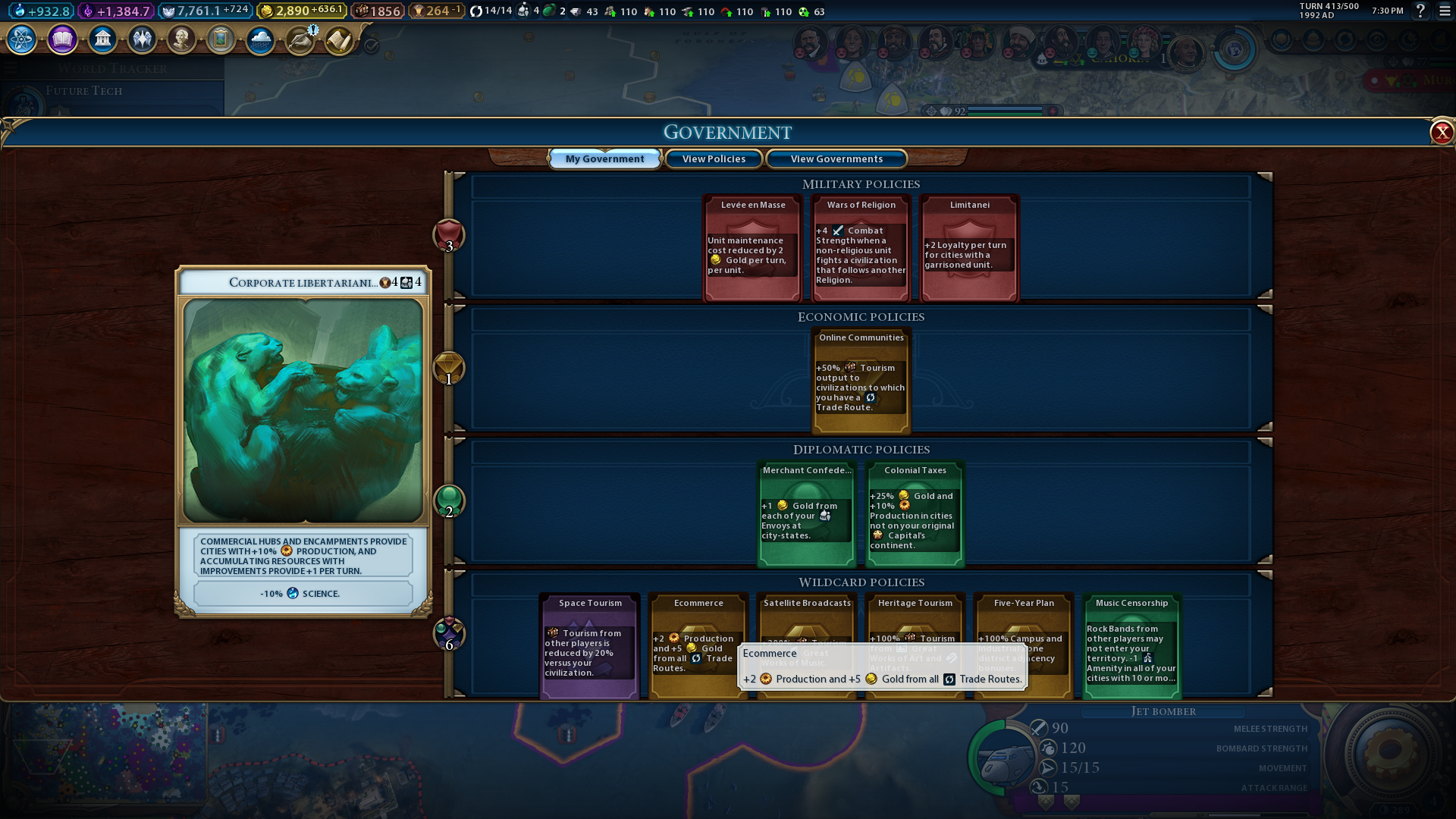Open the hamburger main menu

pos(1445,11)
